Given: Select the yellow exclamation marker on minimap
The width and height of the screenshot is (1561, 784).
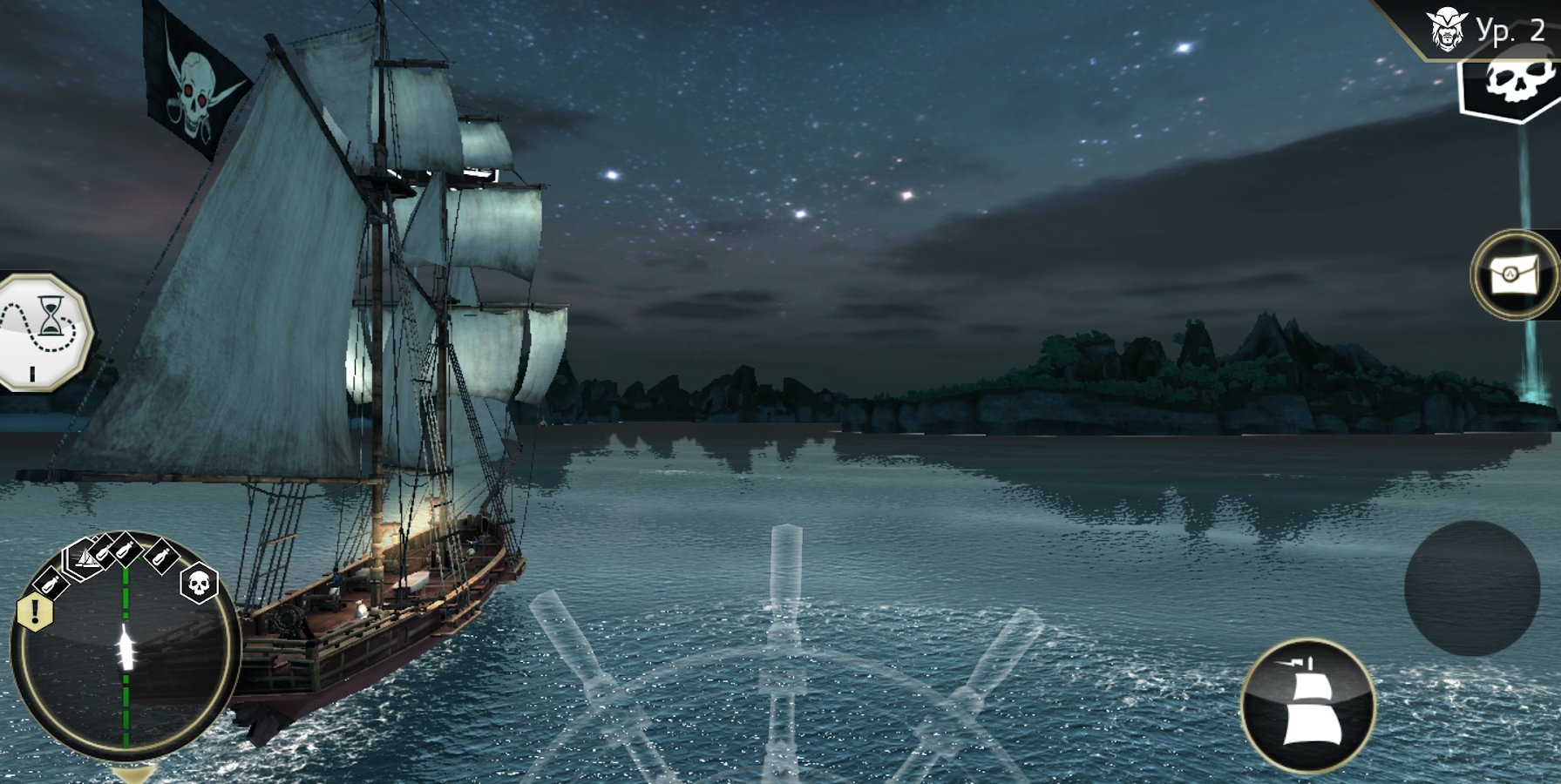Looking at the screenshot, I should pyautogui.click(x=35, y=610).
